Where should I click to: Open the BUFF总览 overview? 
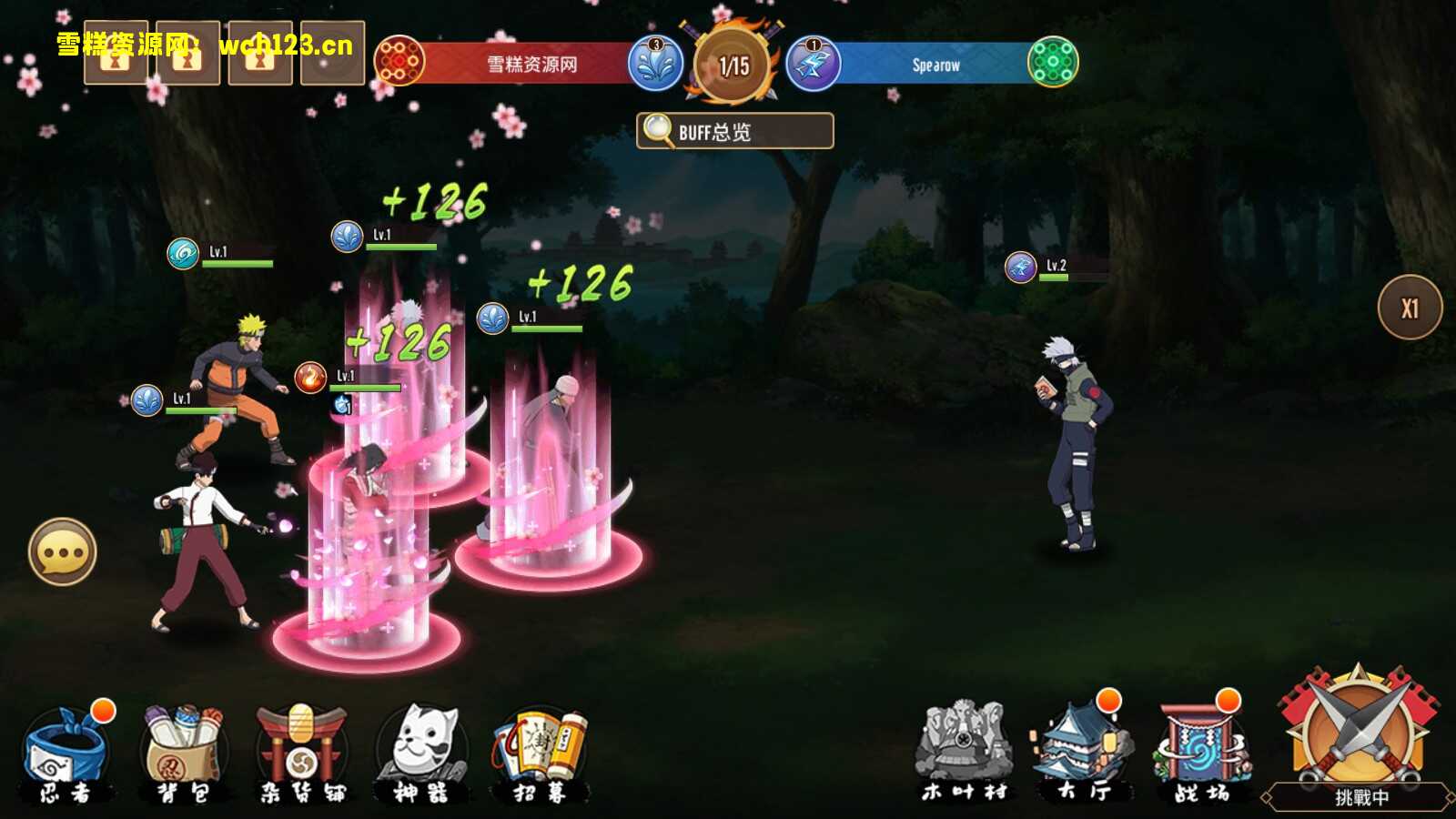click(x=734, y=131)
